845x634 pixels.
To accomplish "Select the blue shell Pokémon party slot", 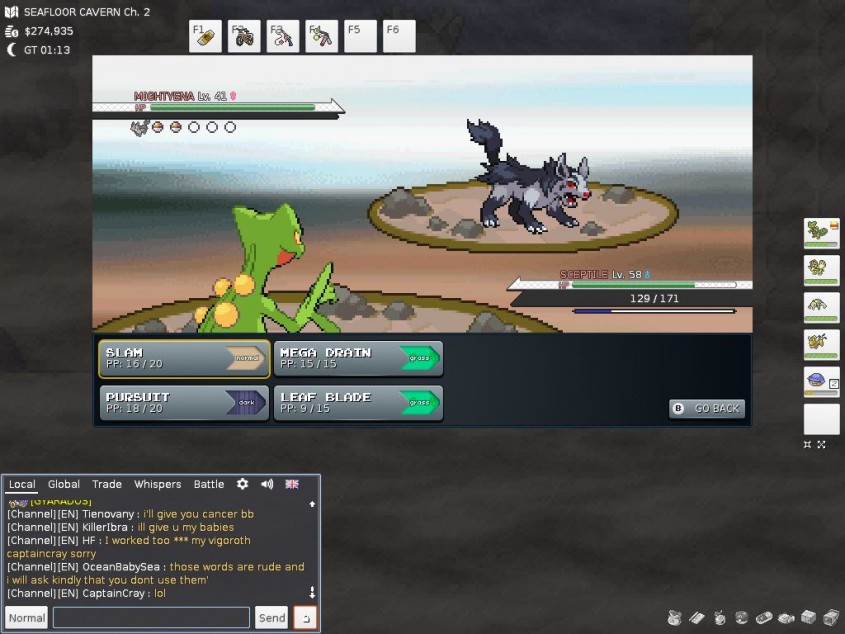I will pyautogui.click(x=821, y=381).
